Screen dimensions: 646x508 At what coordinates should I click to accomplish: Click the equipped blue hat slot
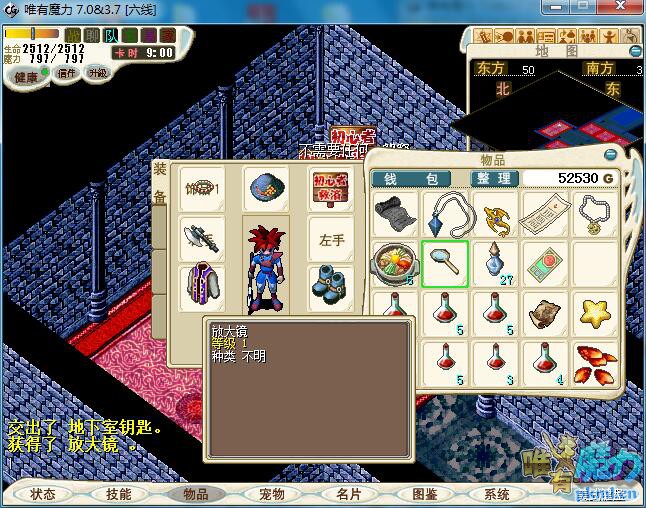coord(266,188)
